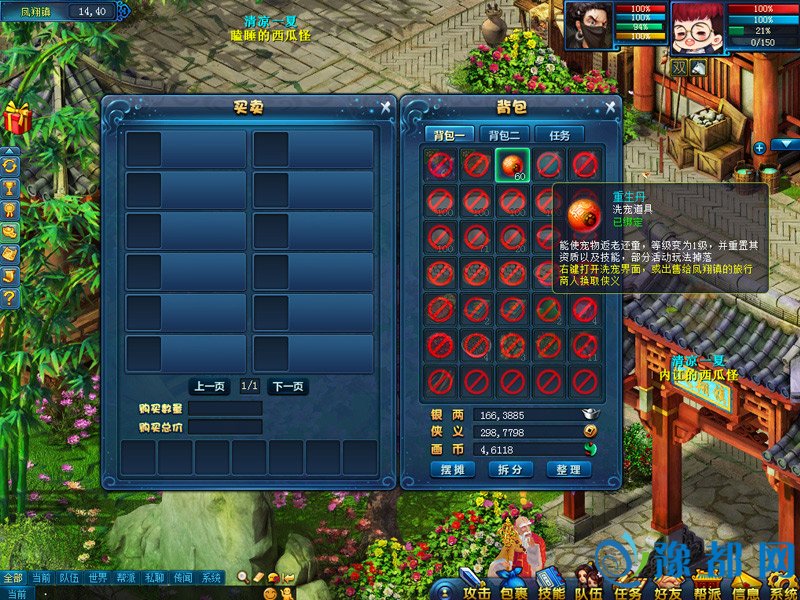Close the 买卖 trade window
The width and height of the screenshot is (800, 600).
tap(386, 107)
